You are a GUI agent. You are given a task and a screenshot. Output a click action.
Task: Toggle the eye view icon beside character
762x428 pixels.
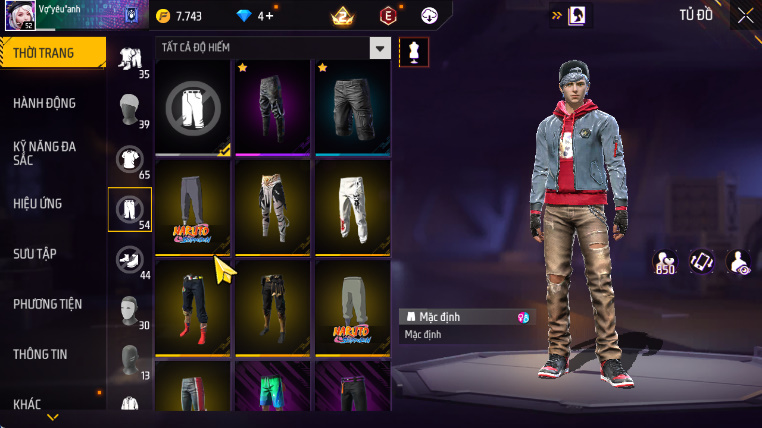[738, 262]
